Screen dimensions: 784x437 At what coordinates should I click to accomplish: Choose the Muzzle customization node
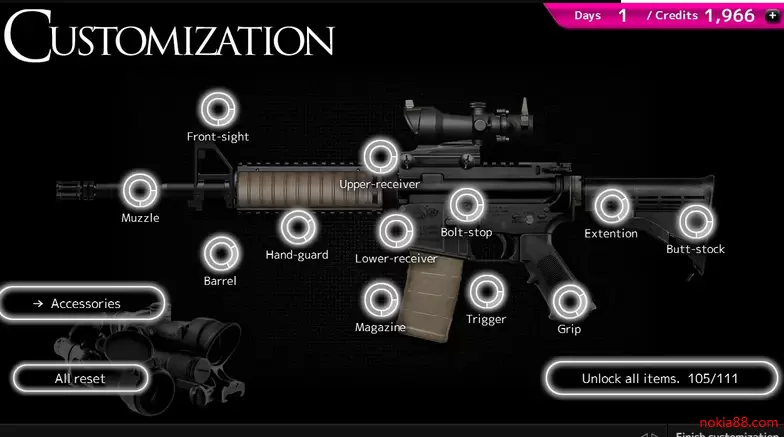pos(140,189)
